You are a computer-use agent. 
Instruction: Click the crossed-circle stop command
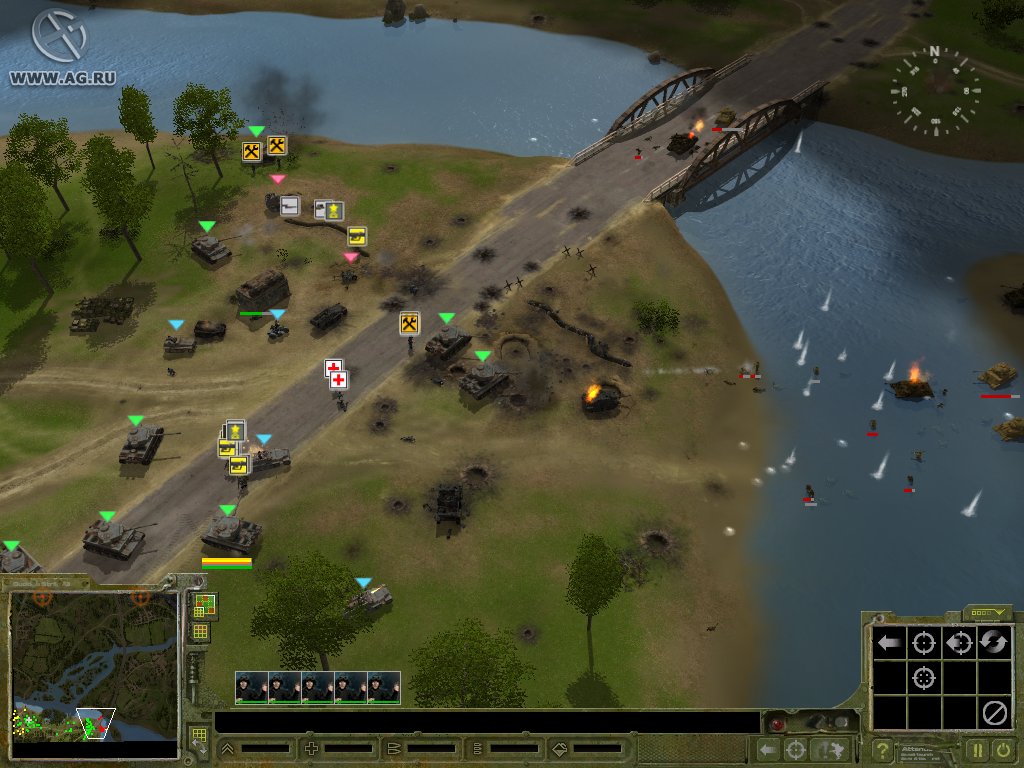point(994,713)
